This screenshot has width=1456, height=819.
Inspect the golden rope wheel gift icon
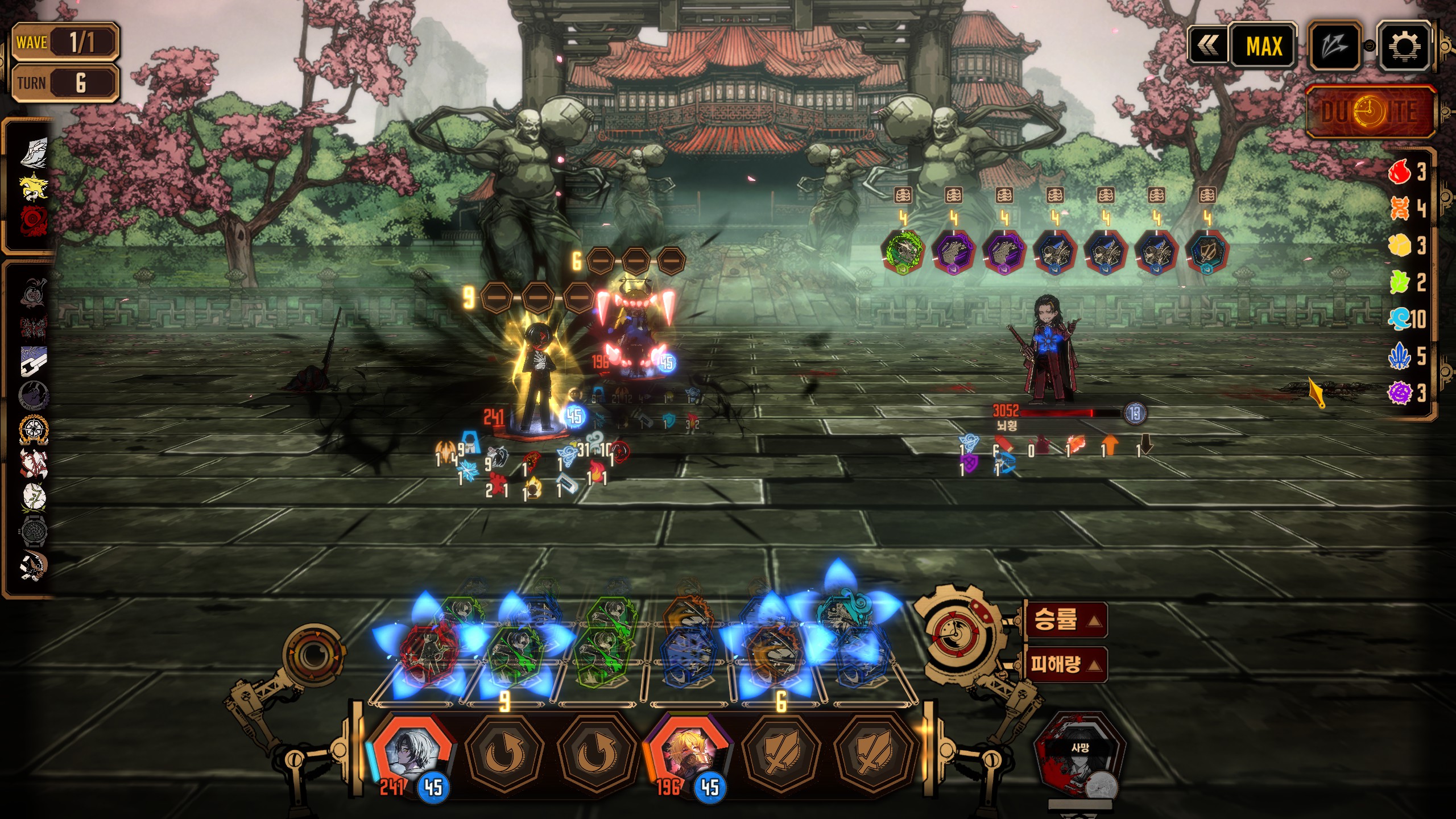pyautogui.click(x=34, y=430)
